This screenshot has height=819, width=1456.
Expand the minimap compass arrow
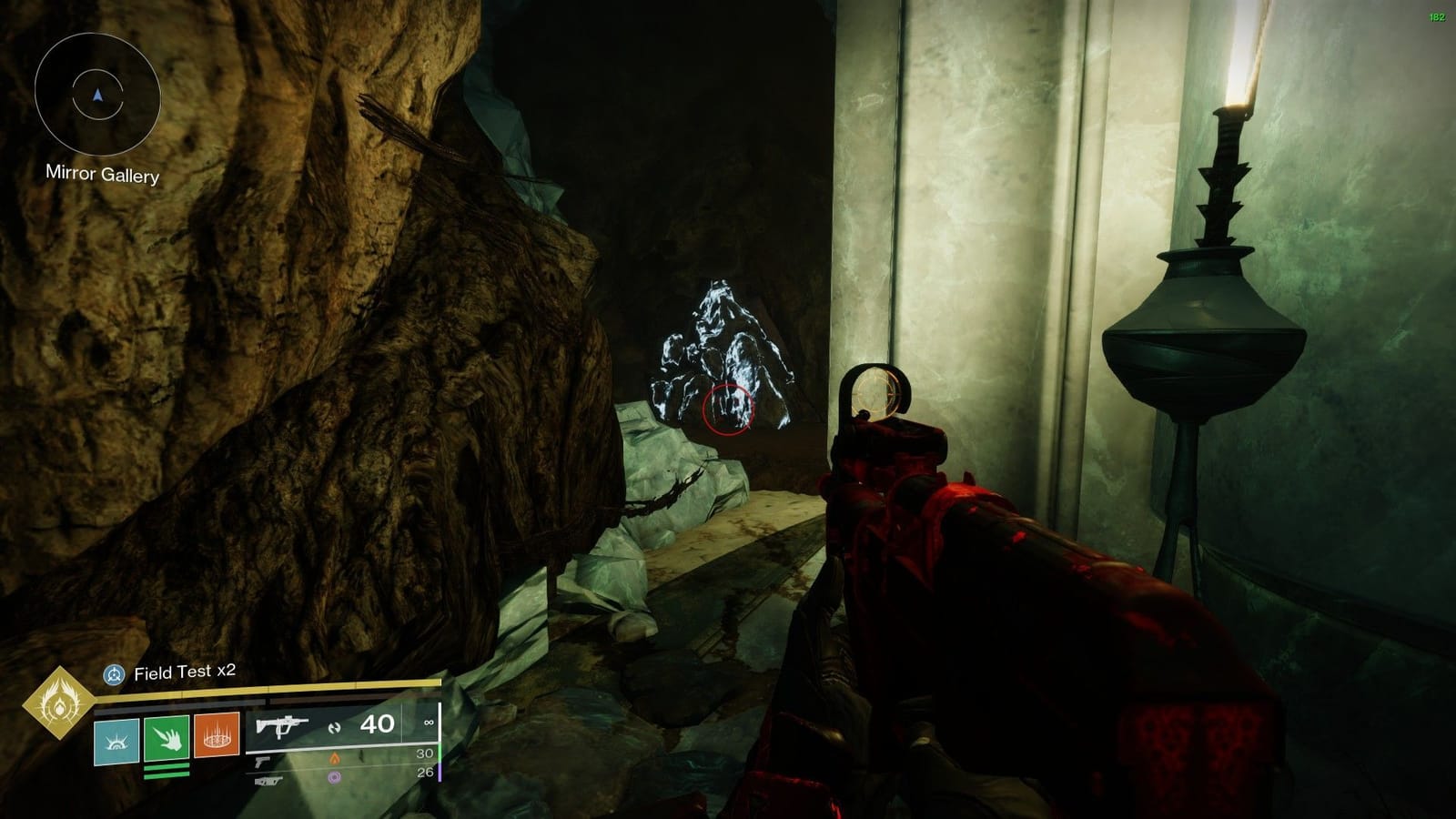tap(96, 96)
